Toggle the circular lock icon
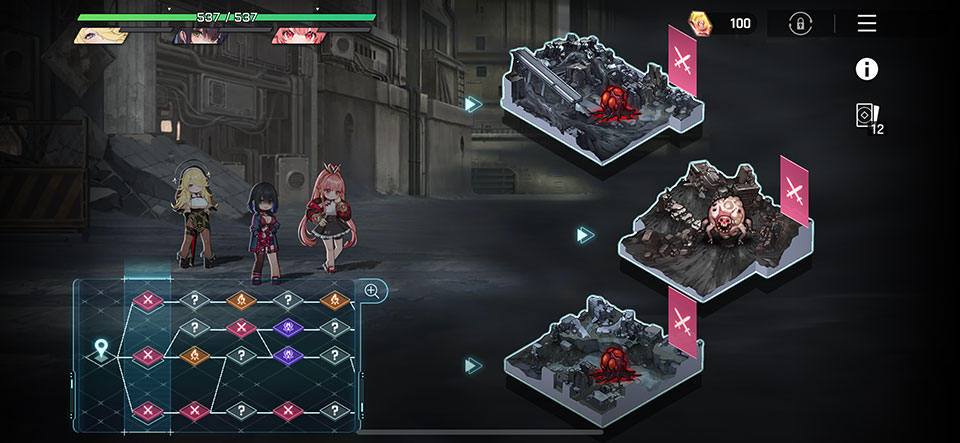 [x=799, y=24]
